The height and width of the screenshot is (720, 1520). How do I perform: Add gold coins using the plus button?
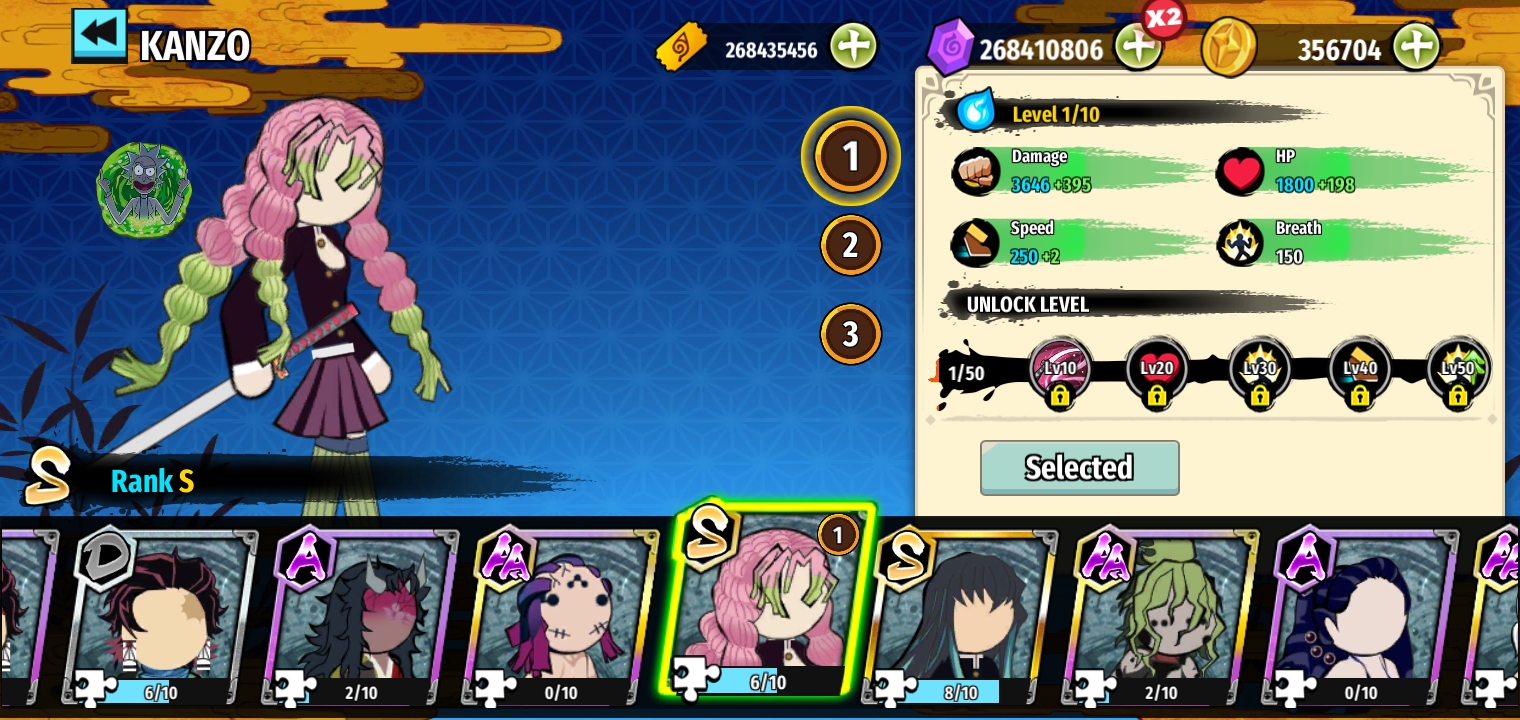[x=1415, y=46]
